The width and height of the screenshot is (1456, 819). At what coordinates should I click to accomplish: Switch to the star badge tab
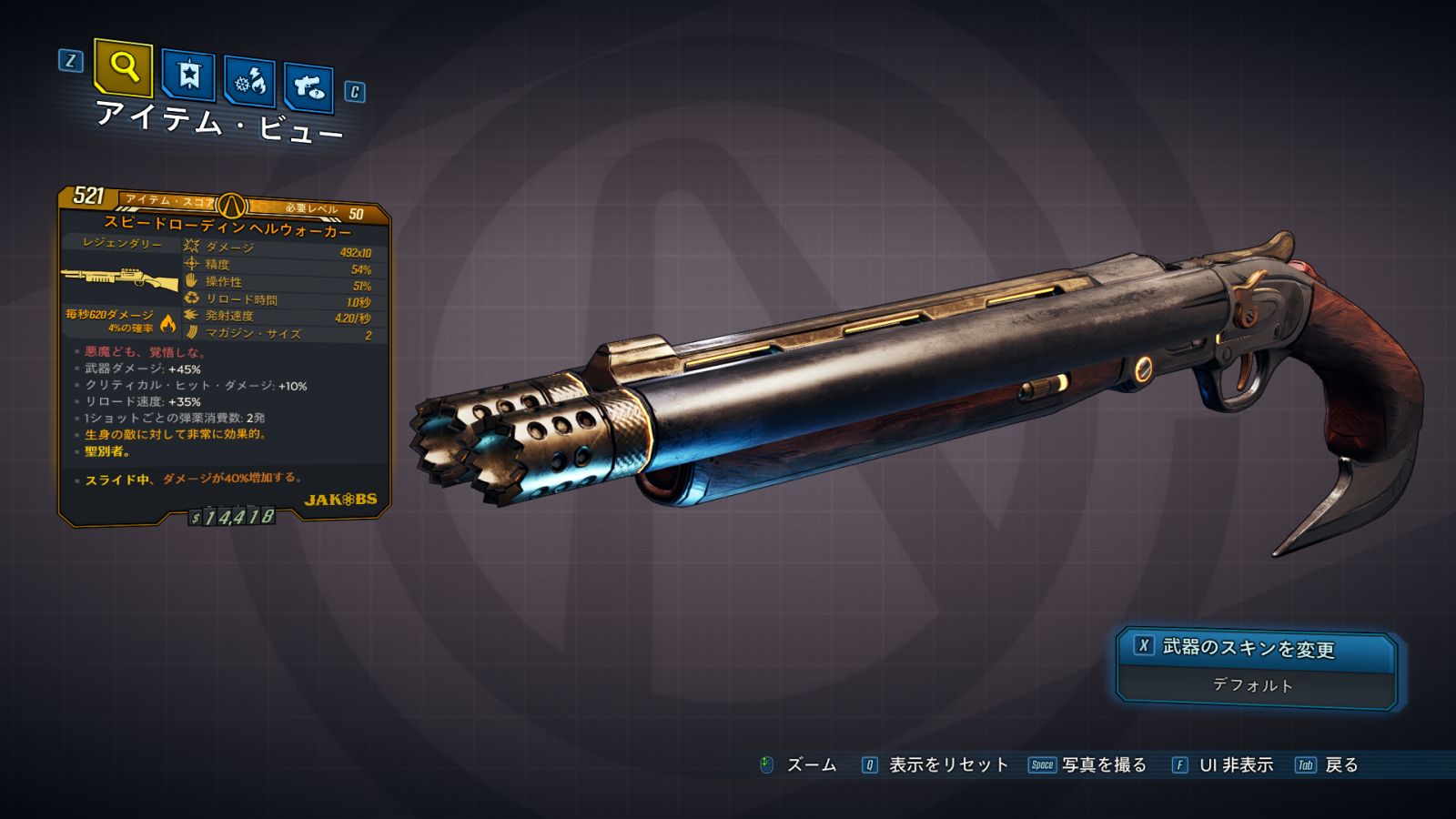[188, 76]
